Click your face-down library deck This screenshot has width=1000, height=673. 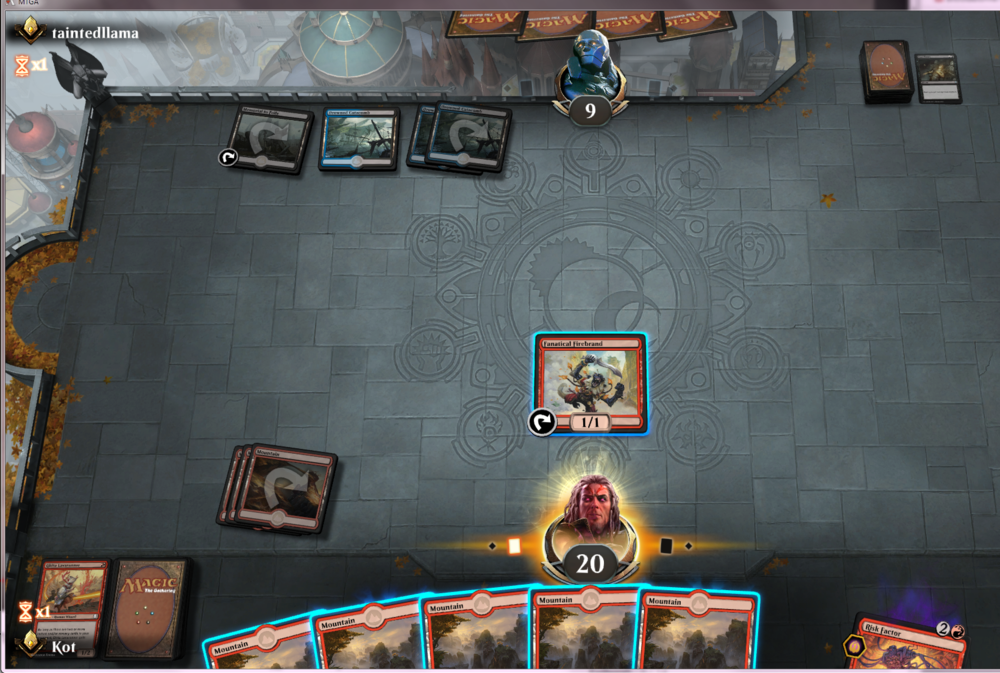click(147, 608)
